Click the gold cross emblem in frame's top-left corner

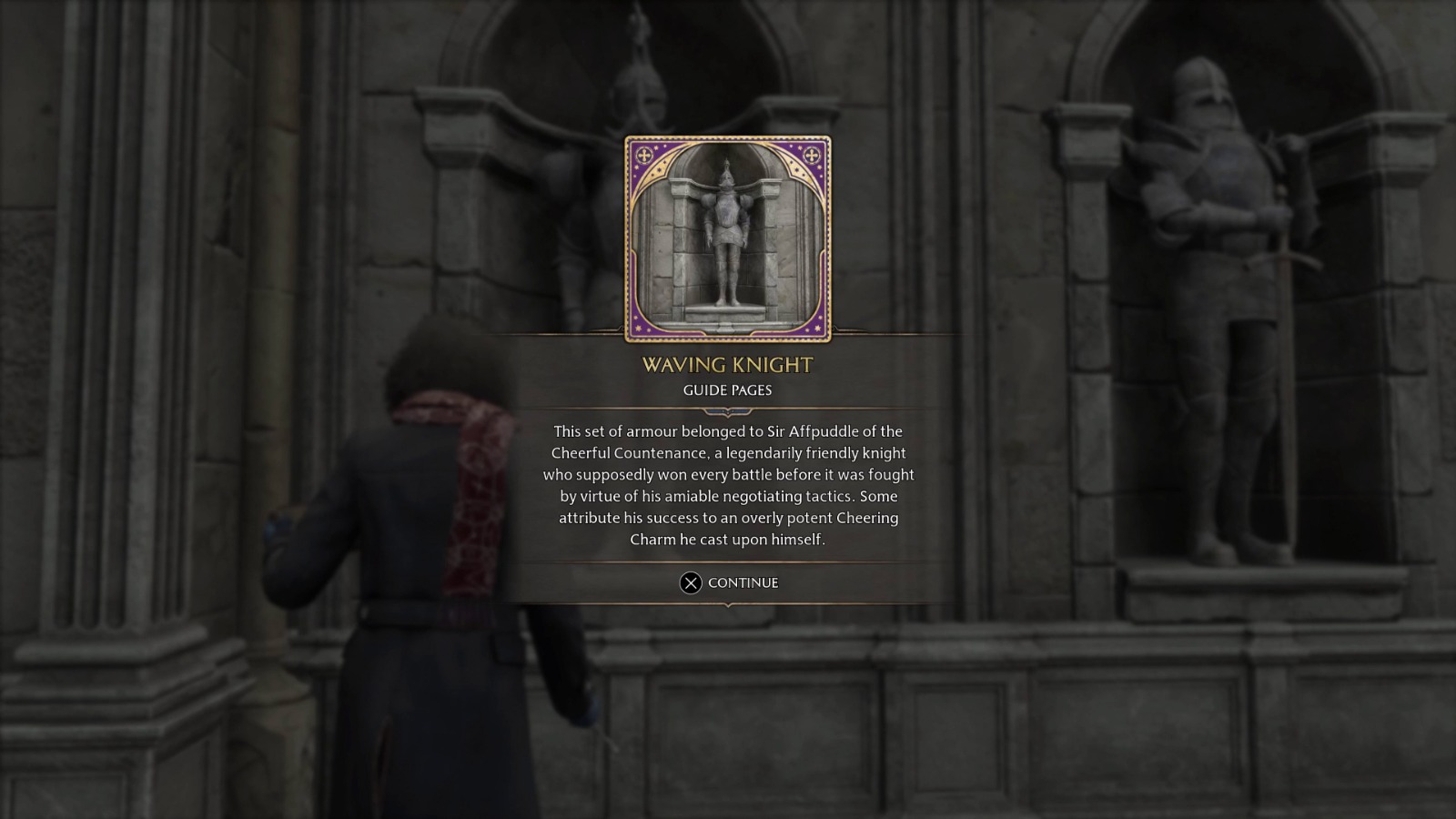[x=644, y=153]
